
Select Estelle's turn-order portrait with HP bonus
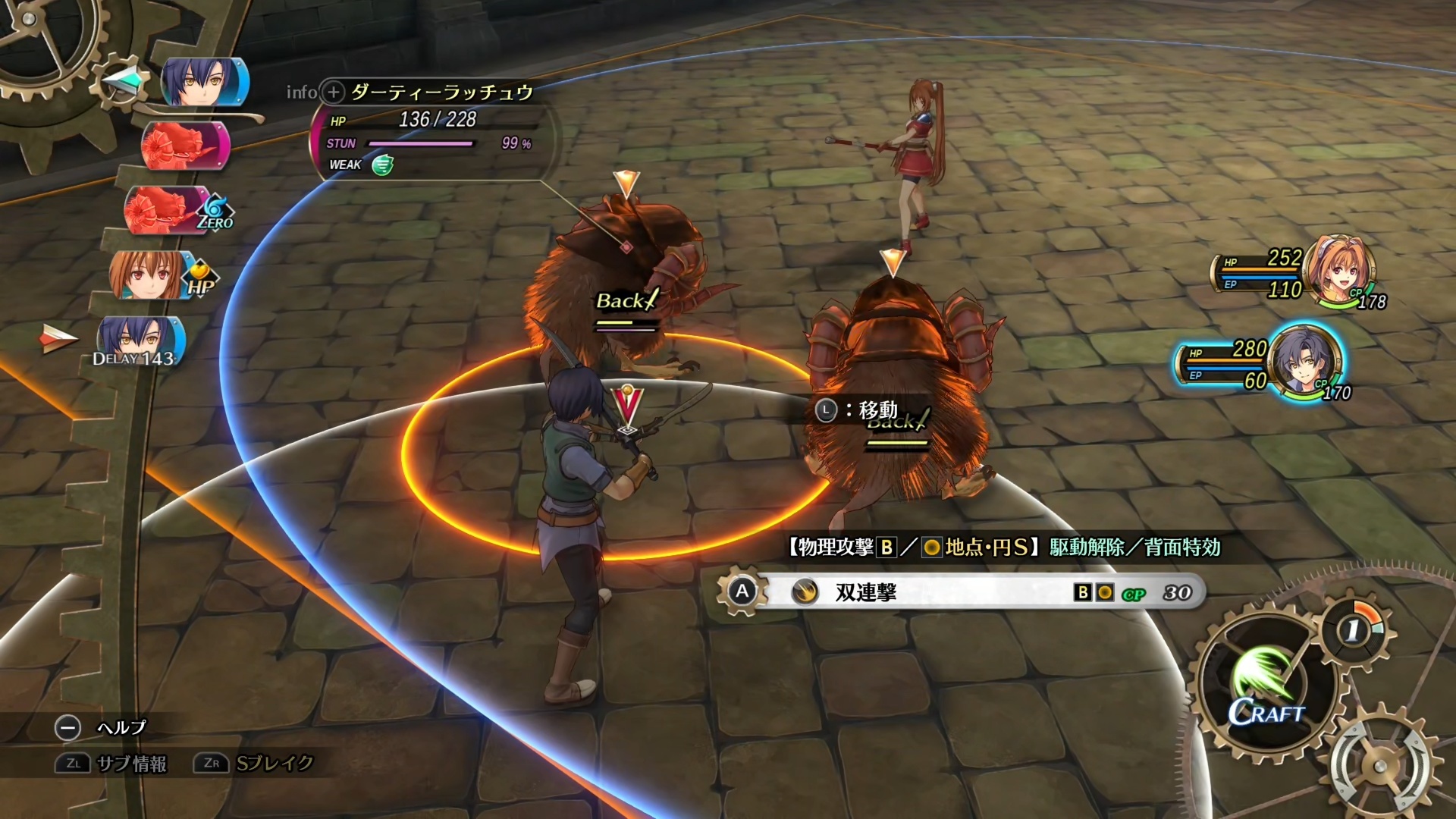pyautogui.click(x=152, y=275)
